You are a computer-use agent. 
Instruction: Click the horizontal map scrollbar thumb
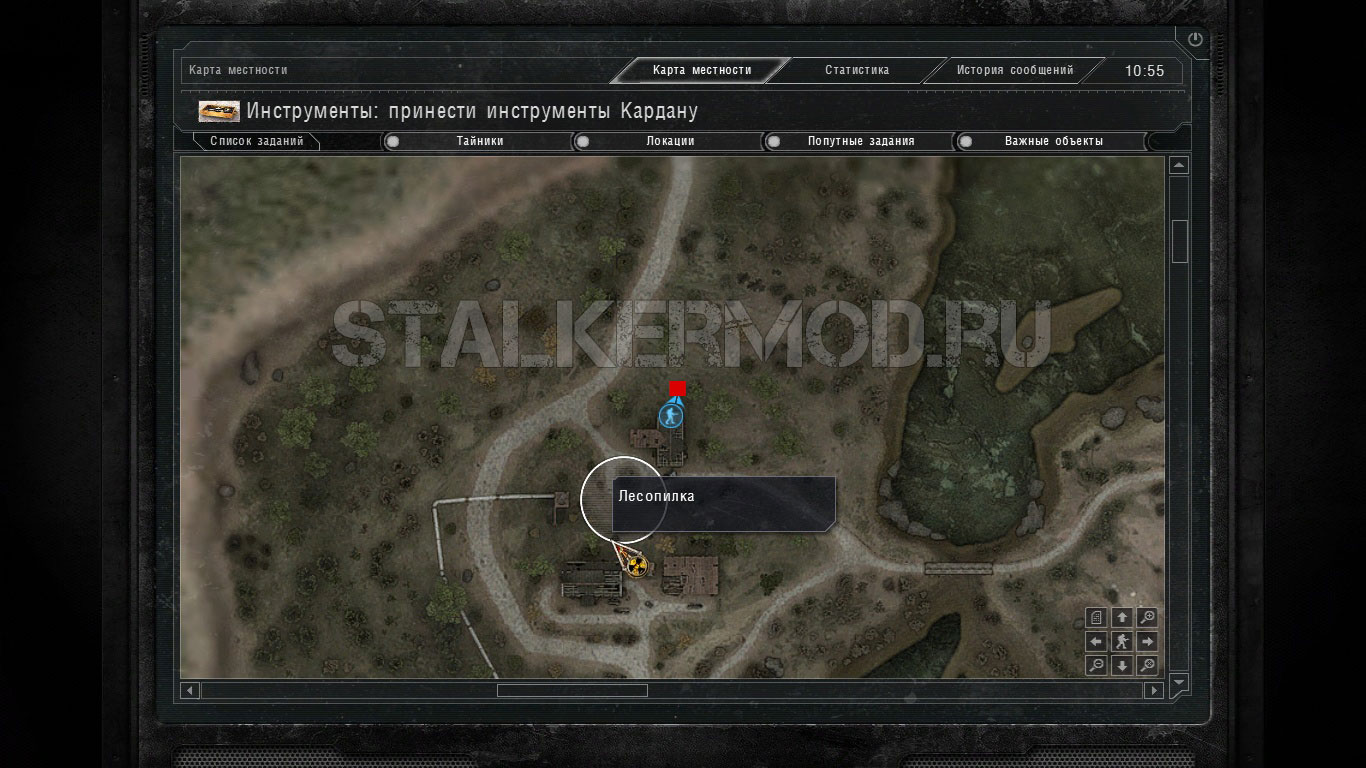tap(572, 690)
